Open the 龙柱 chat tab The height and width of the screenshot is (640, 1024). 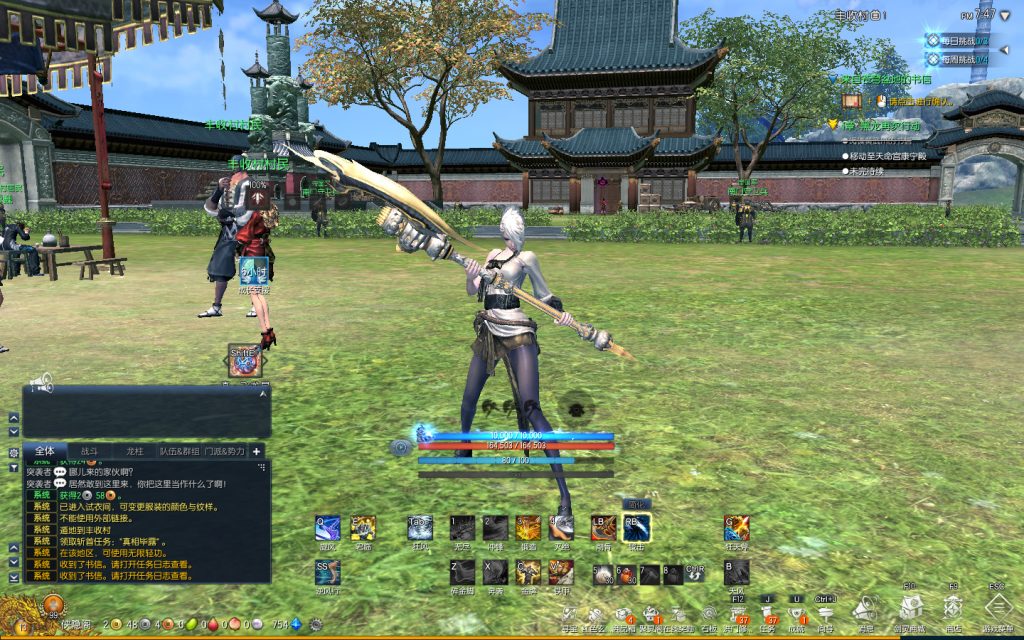tap(135, 451)
